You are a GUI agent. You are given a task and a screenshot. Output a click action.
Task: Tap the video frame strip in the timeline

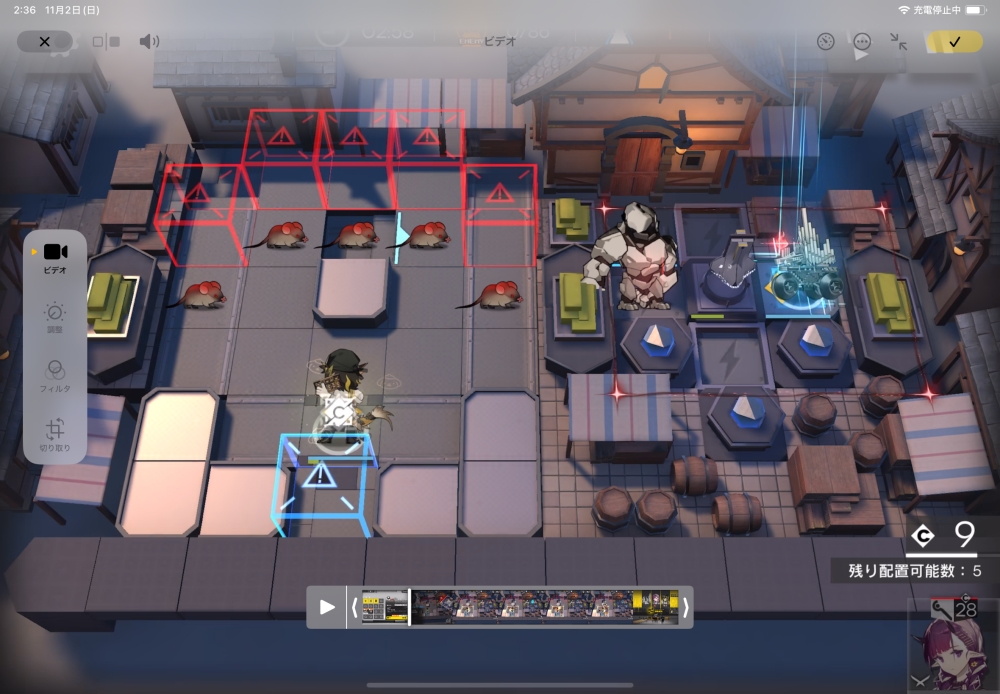point(520,607)
